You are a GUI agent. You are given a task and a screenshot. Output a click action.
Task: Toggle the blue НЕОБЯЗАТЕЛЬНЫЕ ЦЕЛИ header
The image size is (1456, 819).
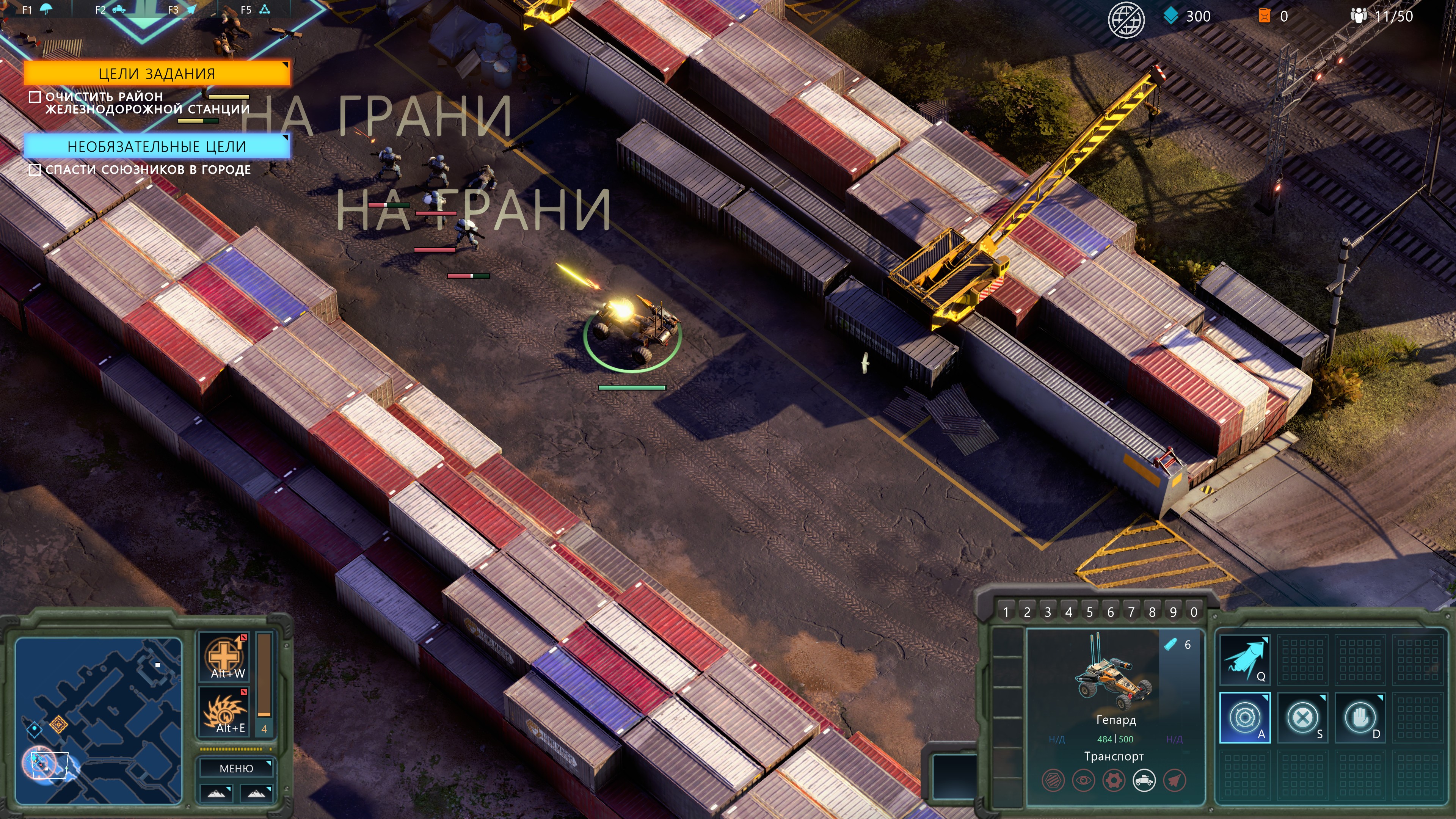(x=157, y=146)
